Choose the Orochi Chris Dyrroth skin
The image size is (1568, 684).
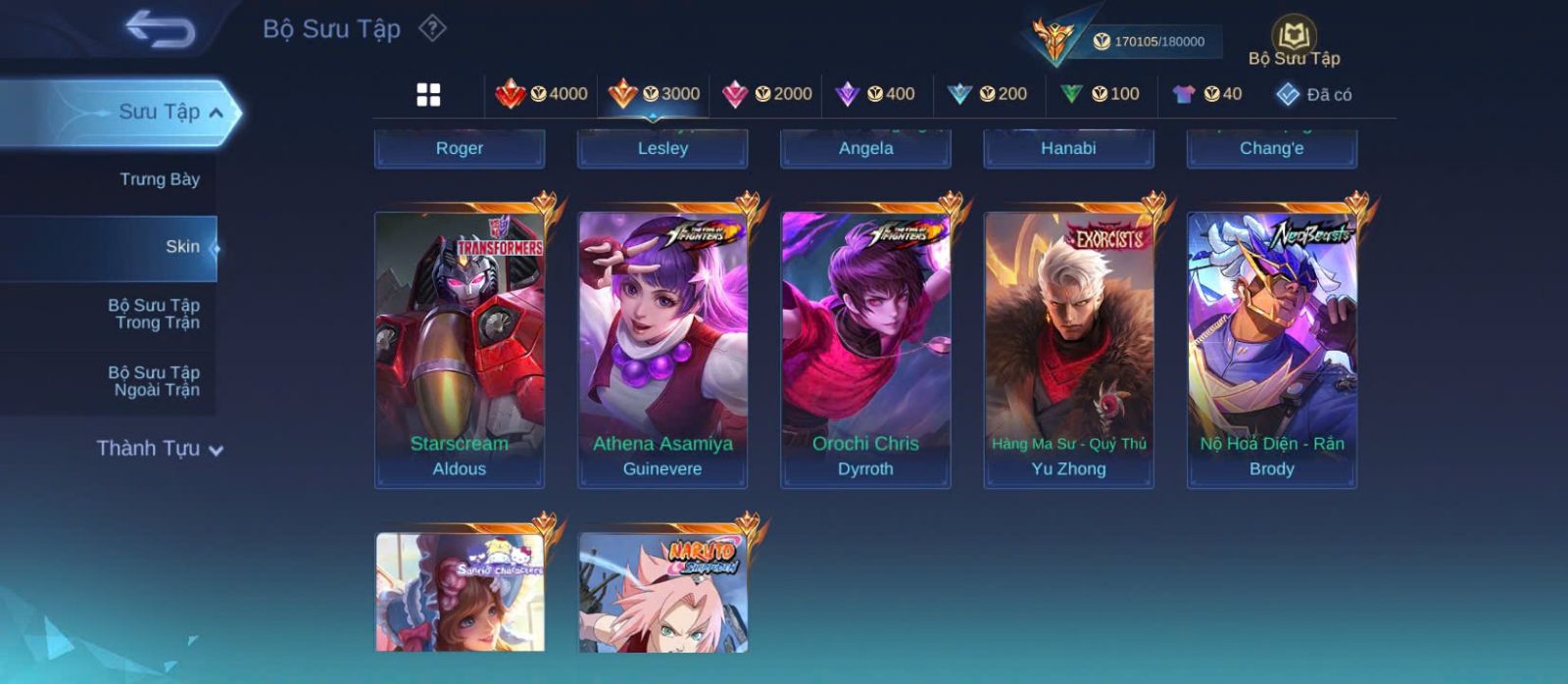point(865,349)
